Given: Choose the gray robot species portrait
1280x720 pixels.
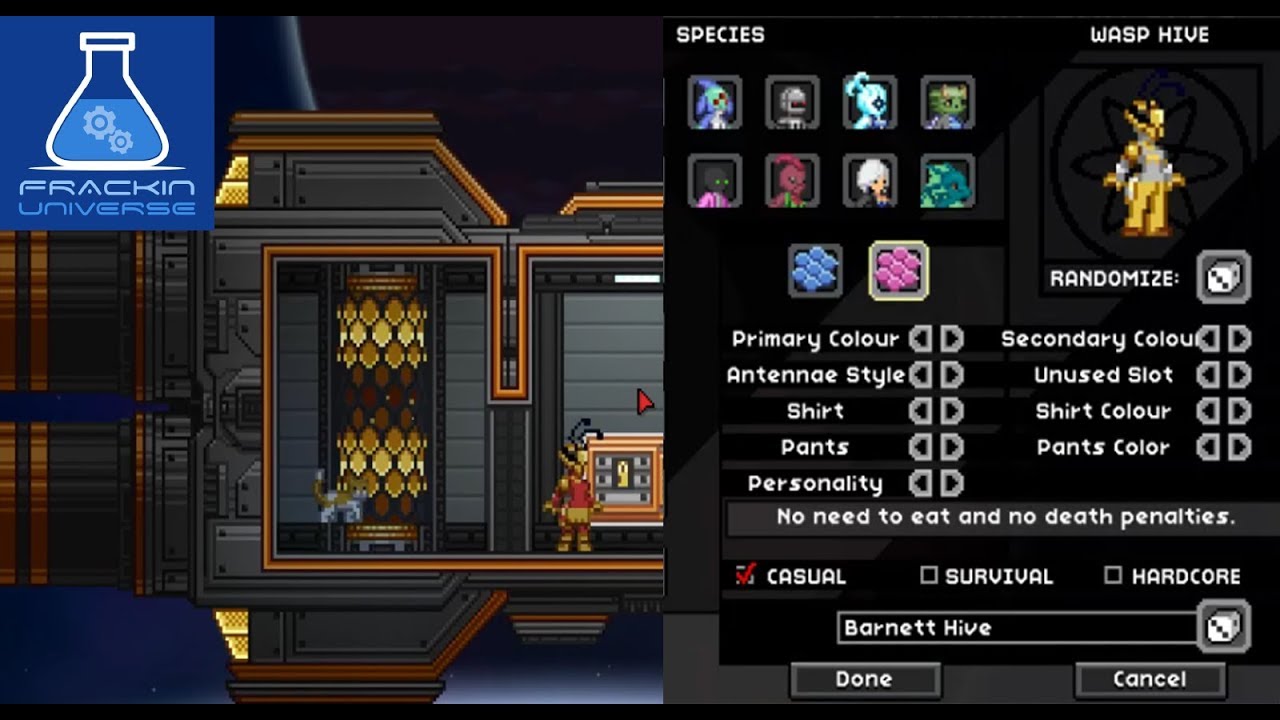Looking at the screenshot, I should click(792, 102).
